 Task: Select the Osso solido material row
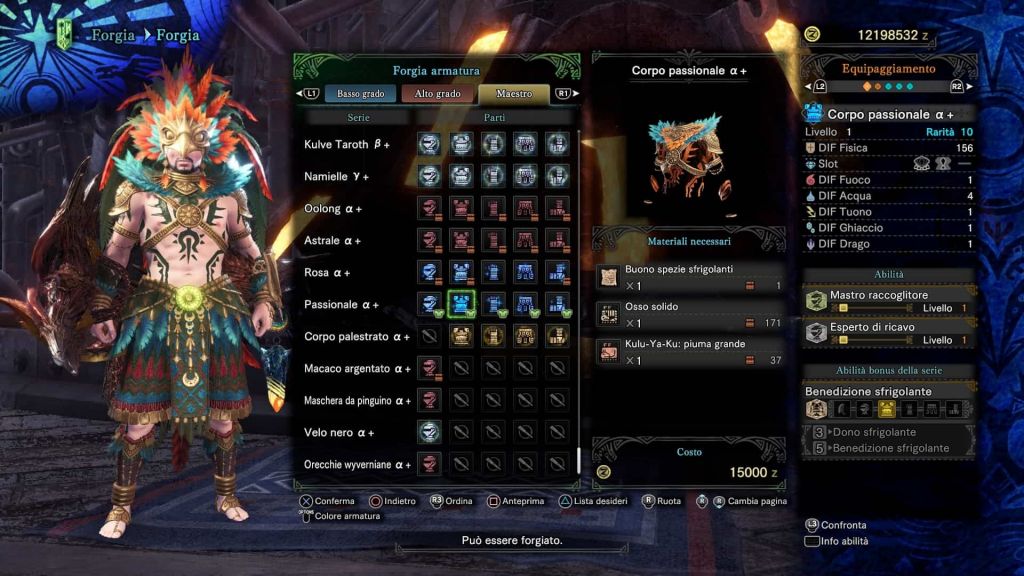click(689, 314)
